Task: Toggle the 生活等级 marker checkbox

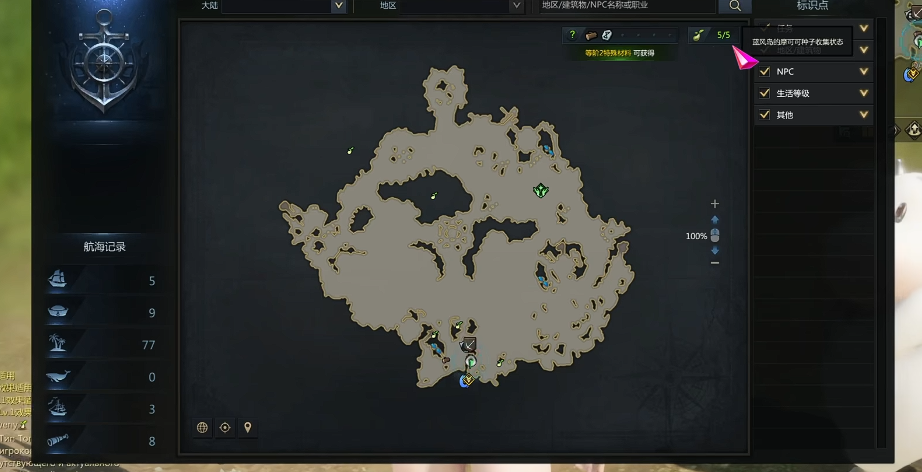Action: (x=765, y=94)
